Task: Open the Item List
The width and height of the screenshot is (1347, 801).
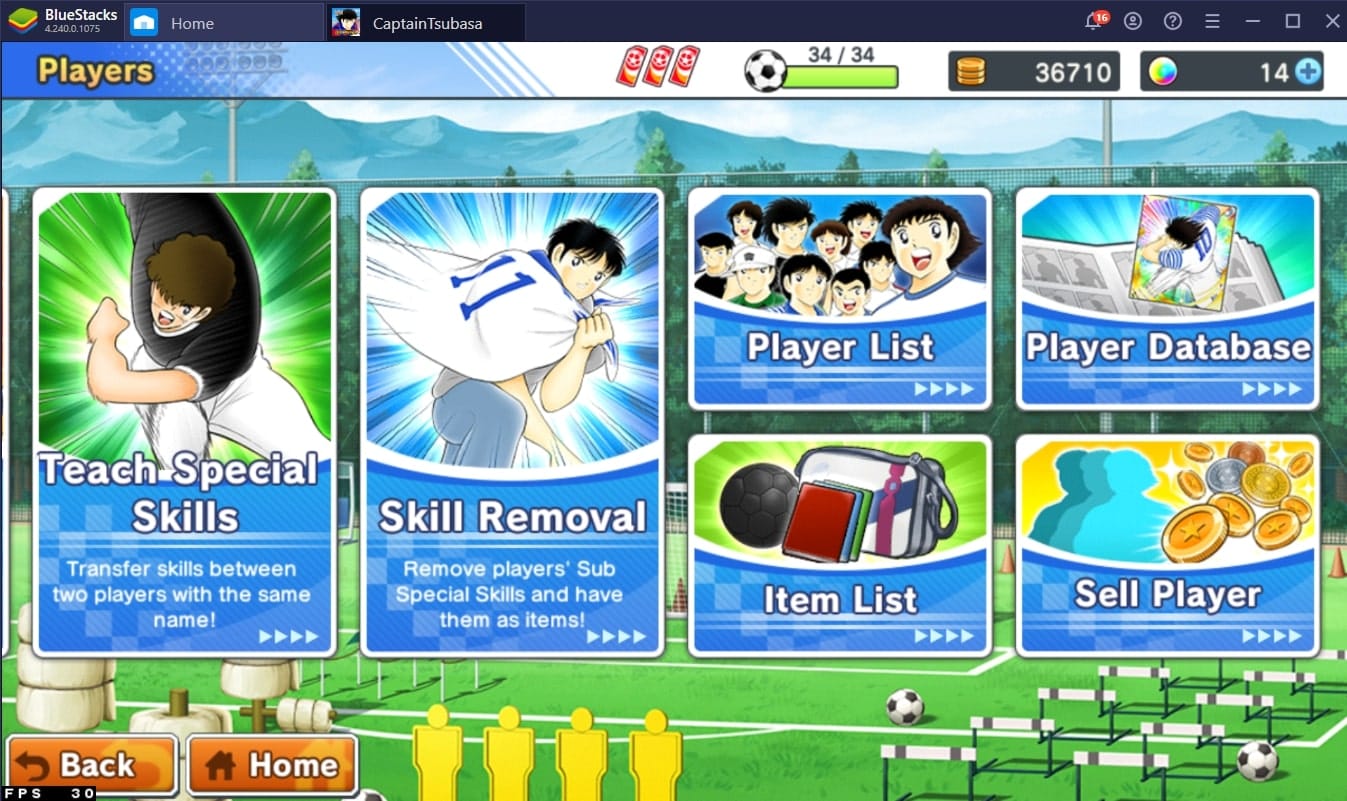Action: click(x=839, y=546)
